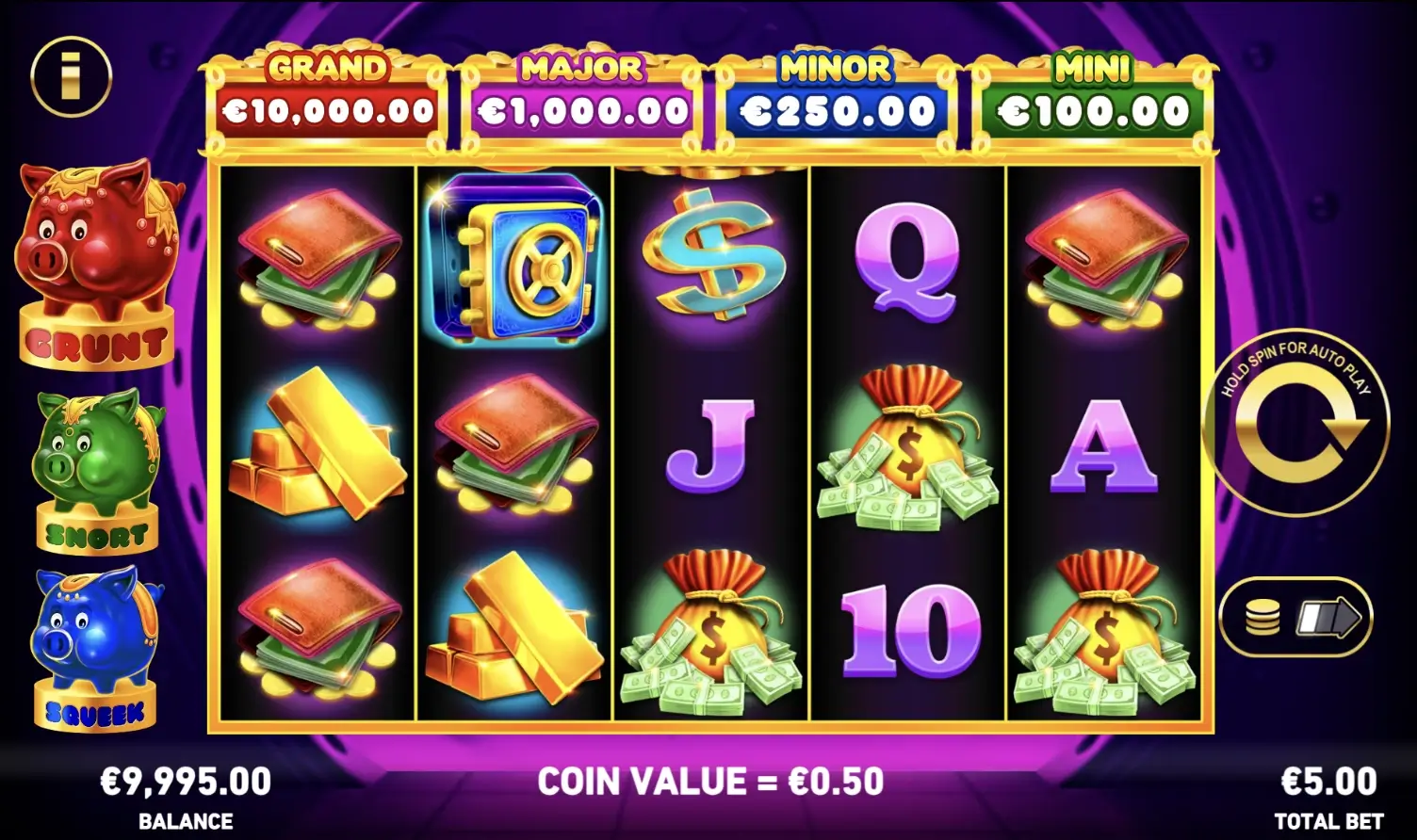
Task: Open the coin bet settings button
Action: tap(1295, 618)
